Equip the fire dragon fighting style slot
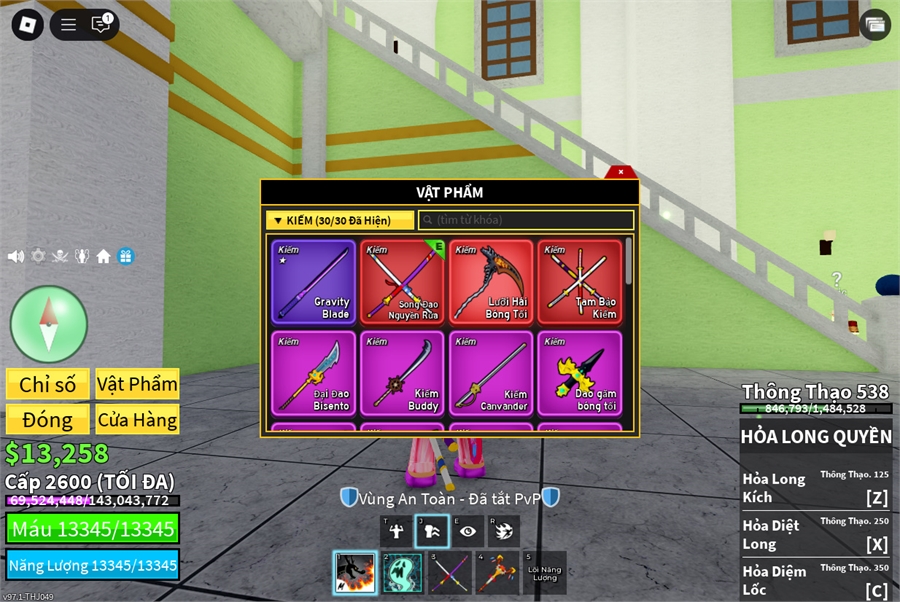 click(354, 573)
